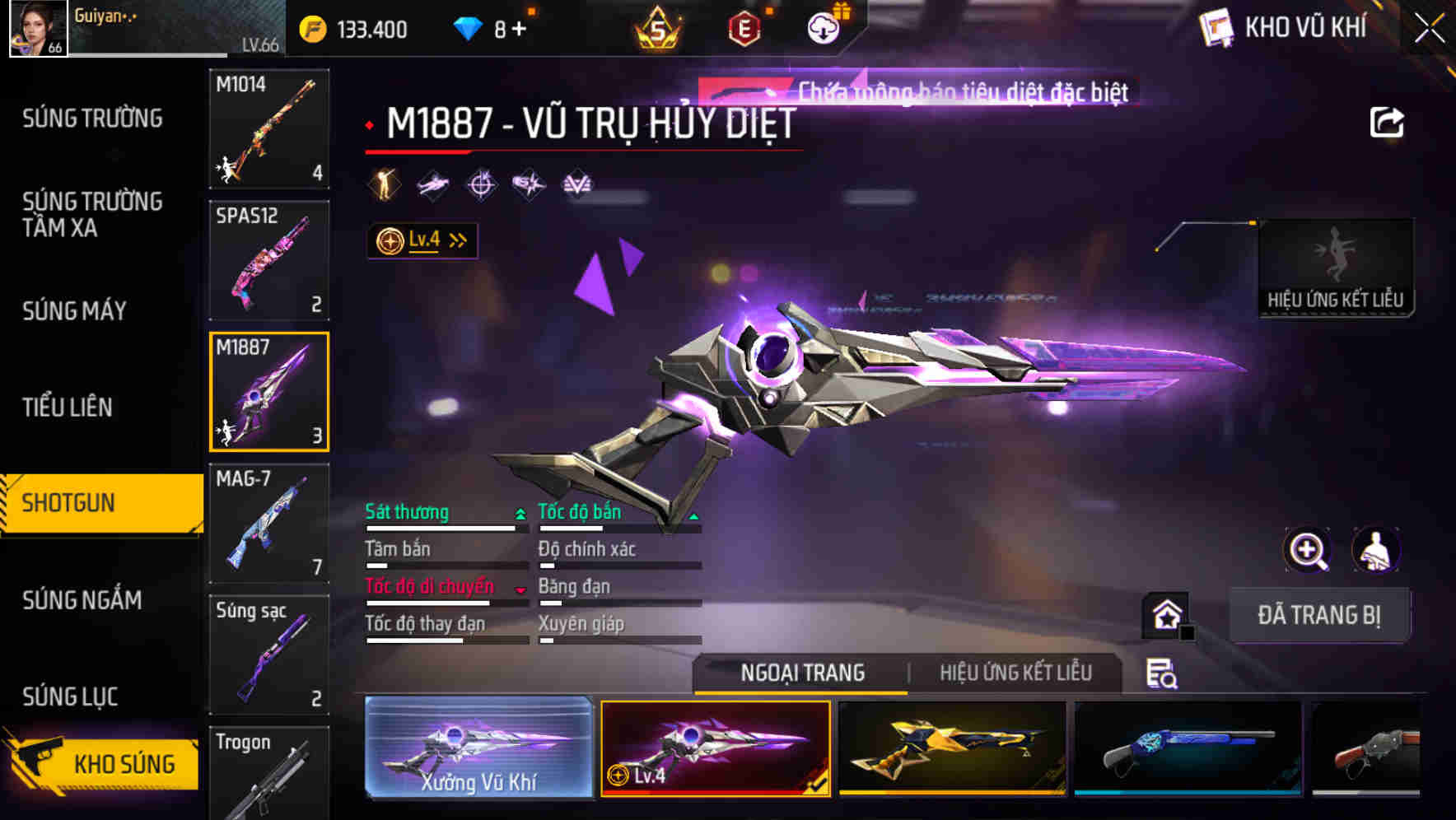Toggle the crosshair accuracy attribute icon

(481, 184)
